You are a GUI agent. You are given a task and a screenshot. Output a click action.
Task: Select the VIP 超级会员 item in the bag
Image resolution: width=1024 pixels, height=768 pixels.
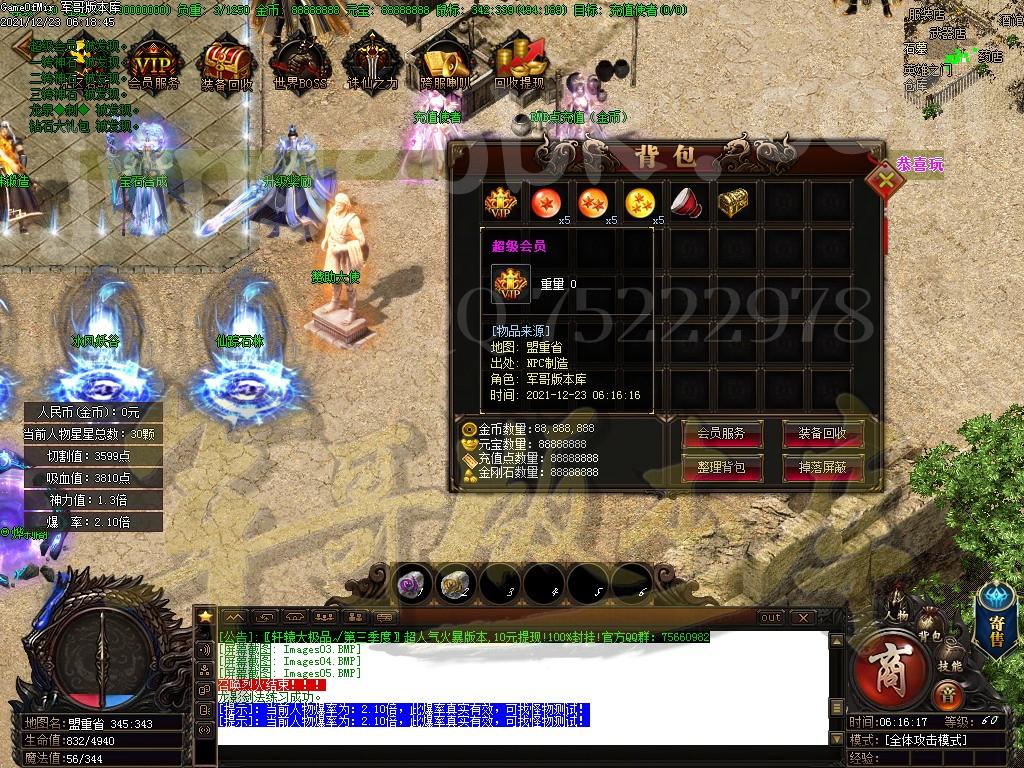(500, 203)
